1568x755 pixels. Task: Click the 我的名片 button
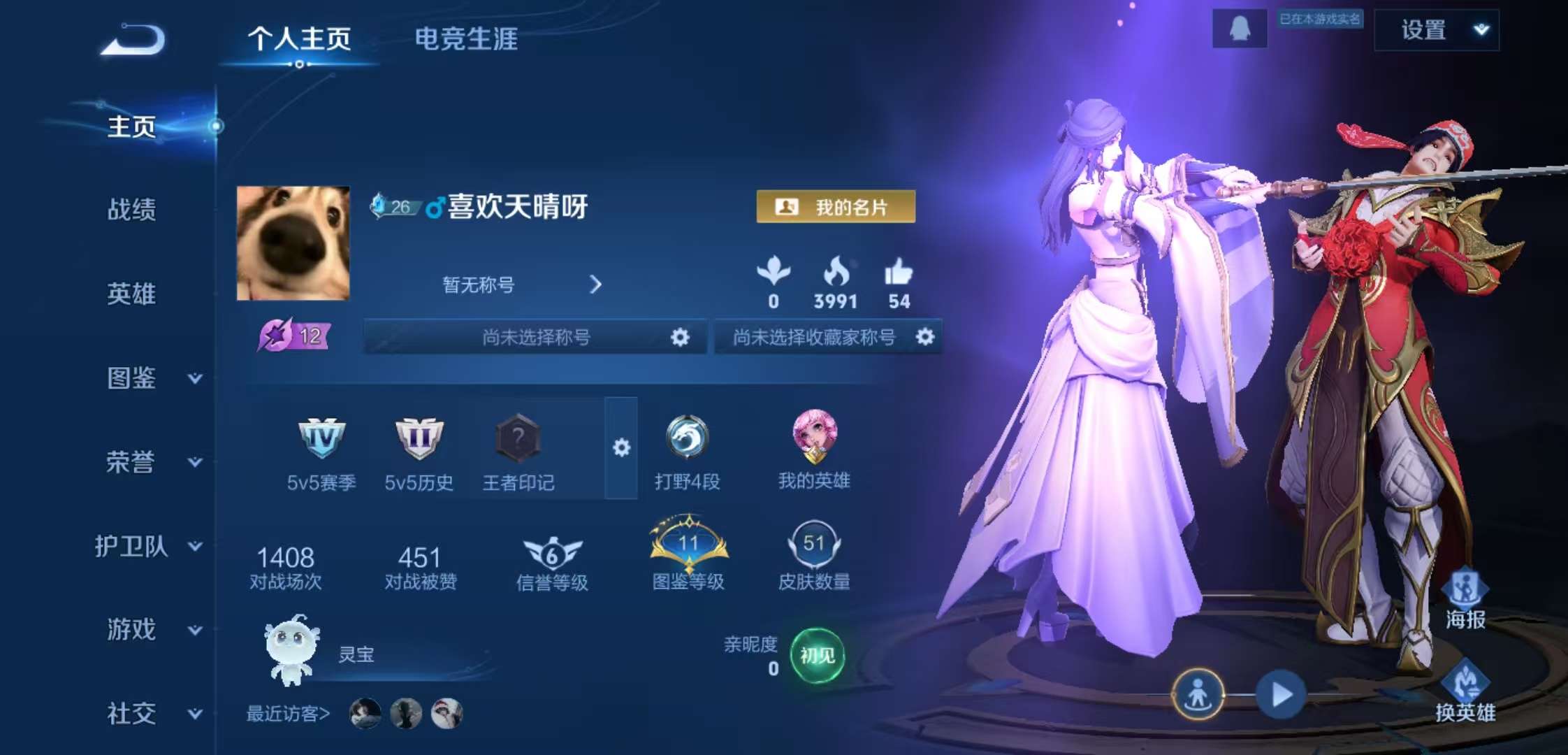(836, 208)
